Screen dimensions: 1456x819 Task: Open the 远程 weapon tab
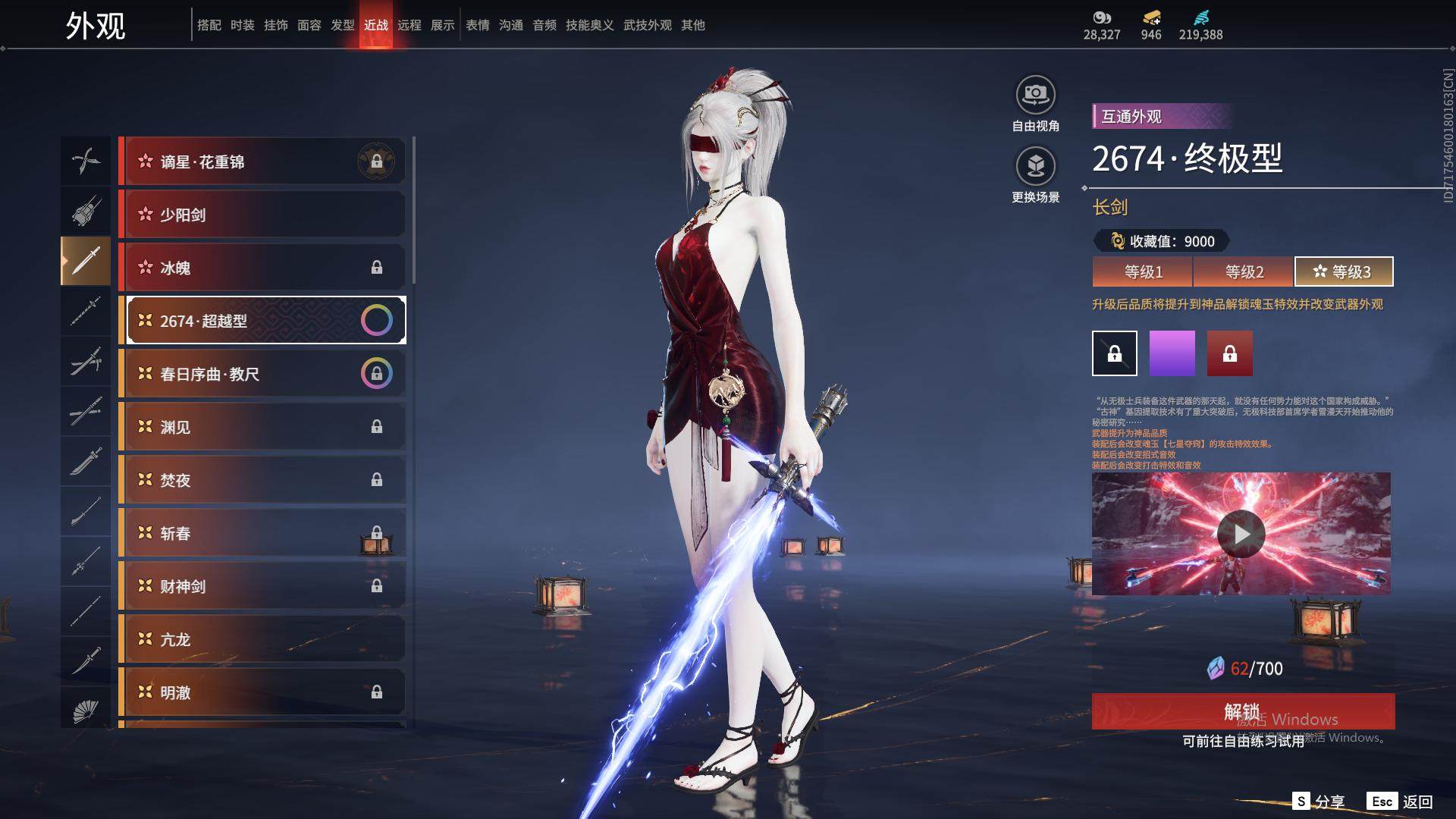coord(409,25)
